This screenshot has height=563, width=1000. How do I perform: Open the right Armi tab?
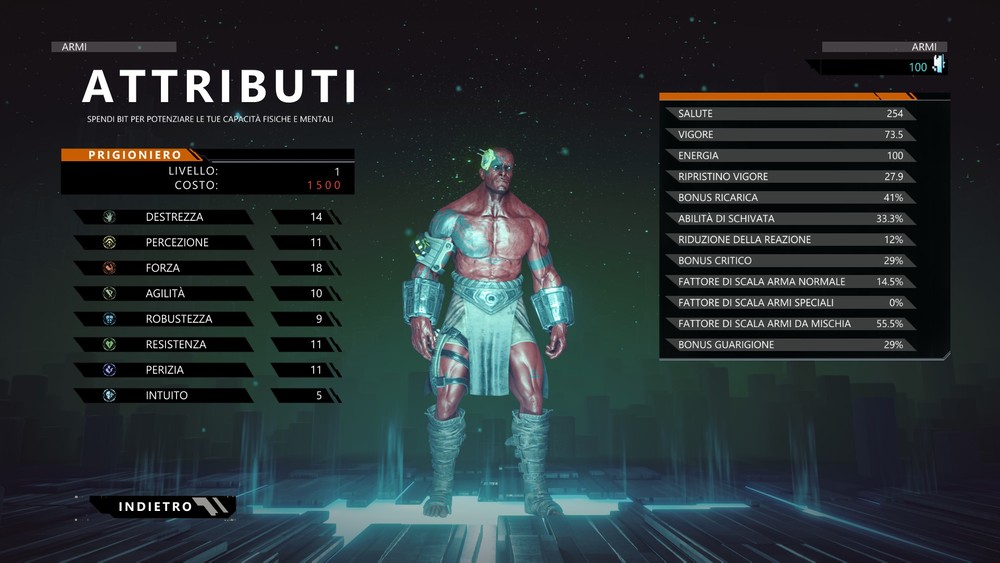click(884, 47)
